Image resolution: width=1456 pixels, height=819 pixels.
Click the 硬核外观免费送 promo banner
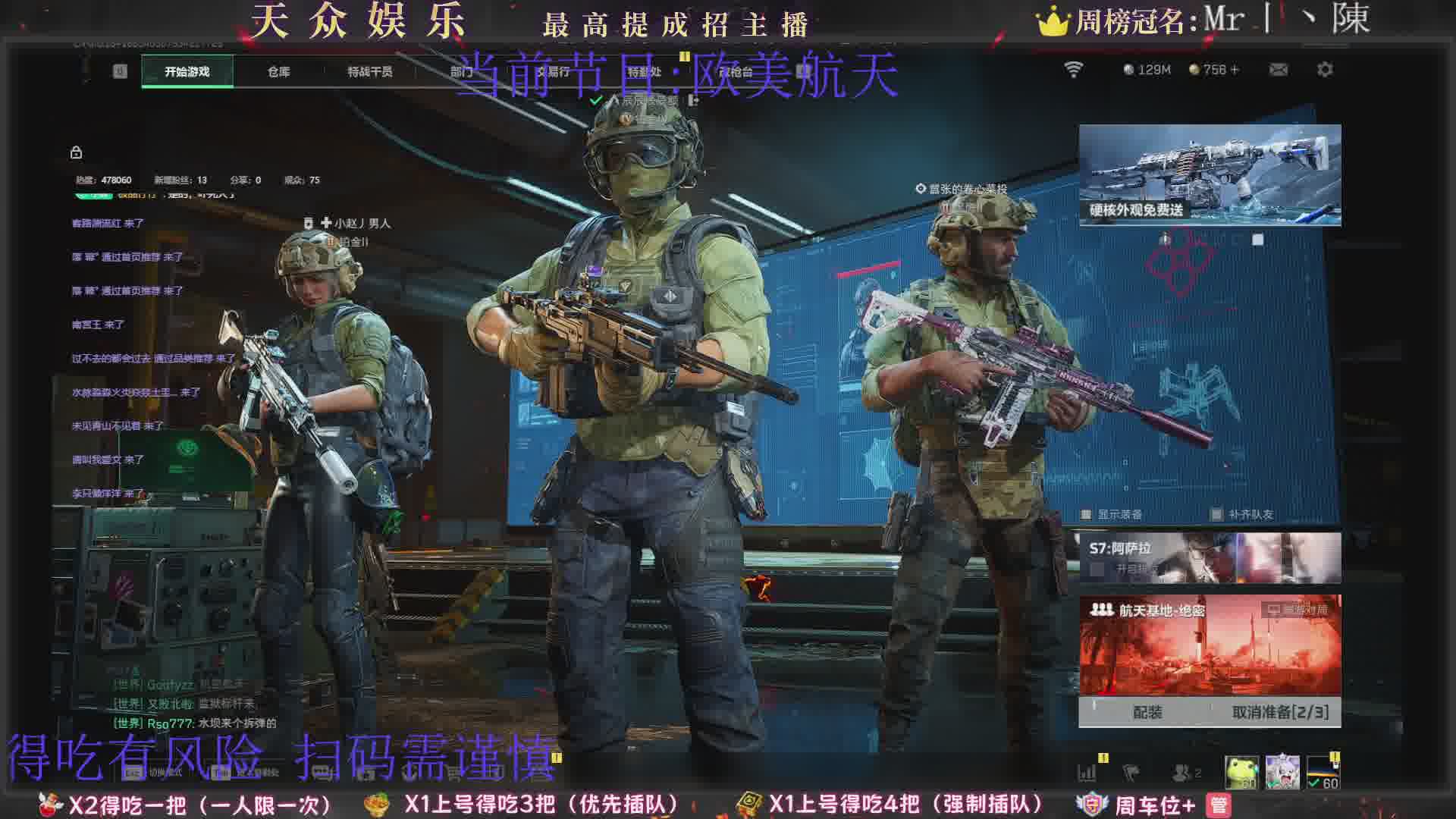(x=1210, y=175)
